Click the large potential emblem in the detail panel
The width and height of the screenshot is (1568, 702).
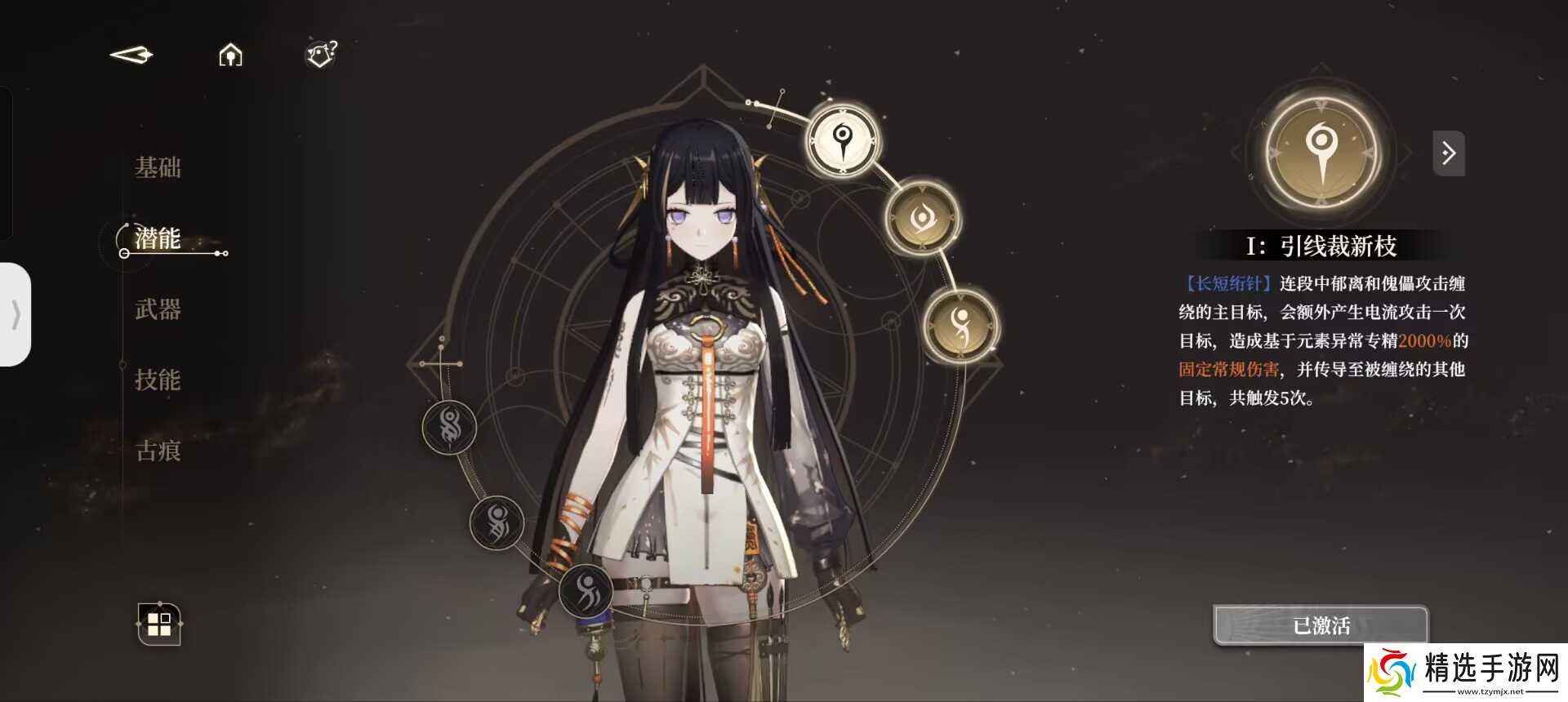click(x=1321, y=153)
